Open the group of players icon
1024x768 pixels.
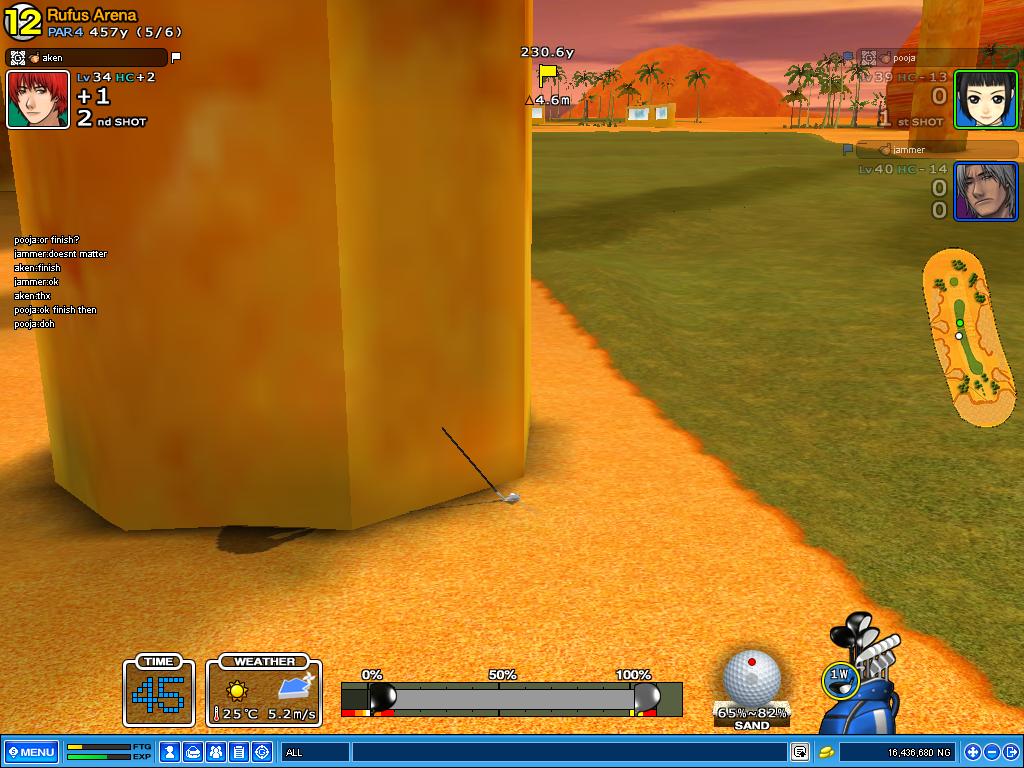[x=216, y=752]
